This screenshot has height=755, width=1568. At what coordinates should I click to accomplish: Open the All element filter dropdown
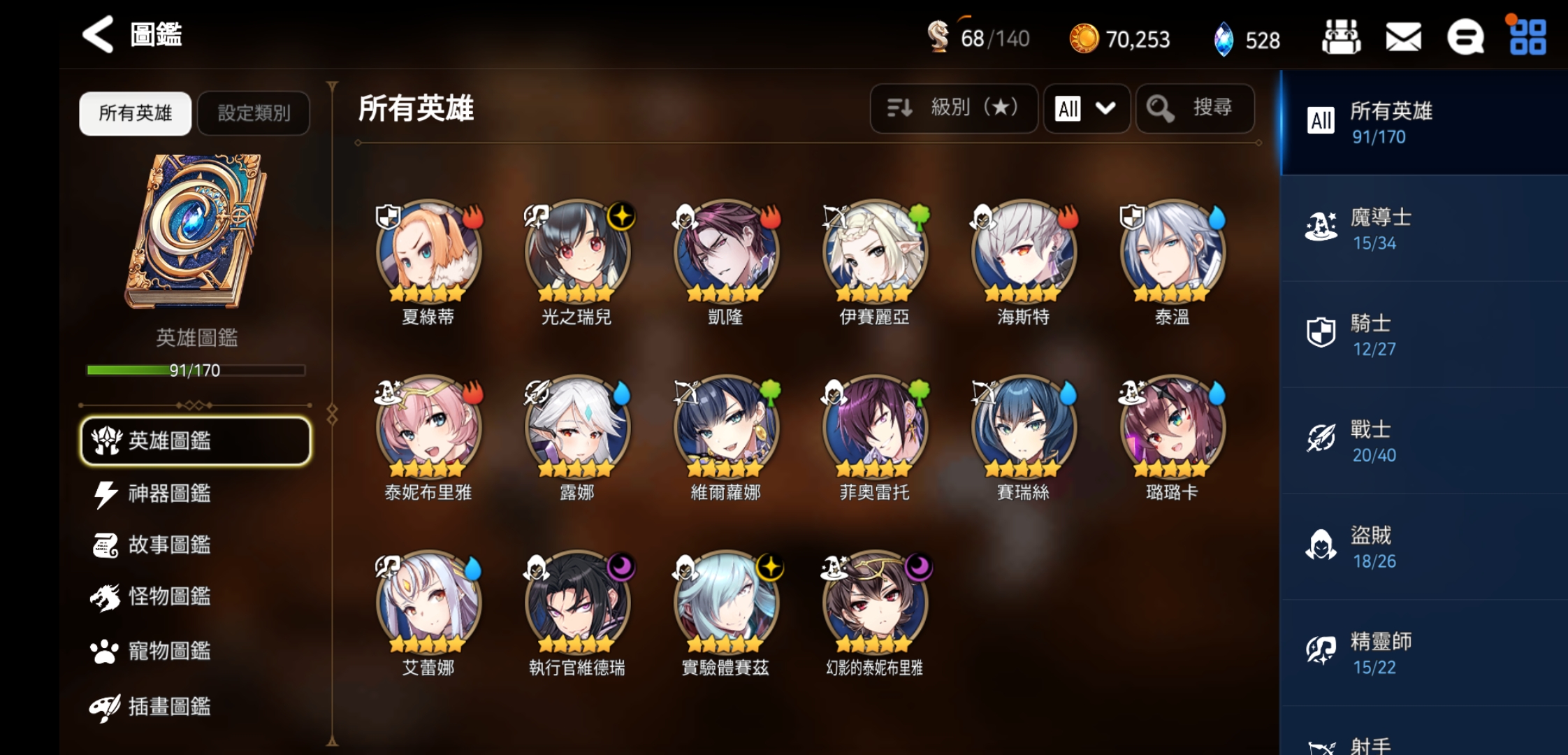click(1086, 109)
